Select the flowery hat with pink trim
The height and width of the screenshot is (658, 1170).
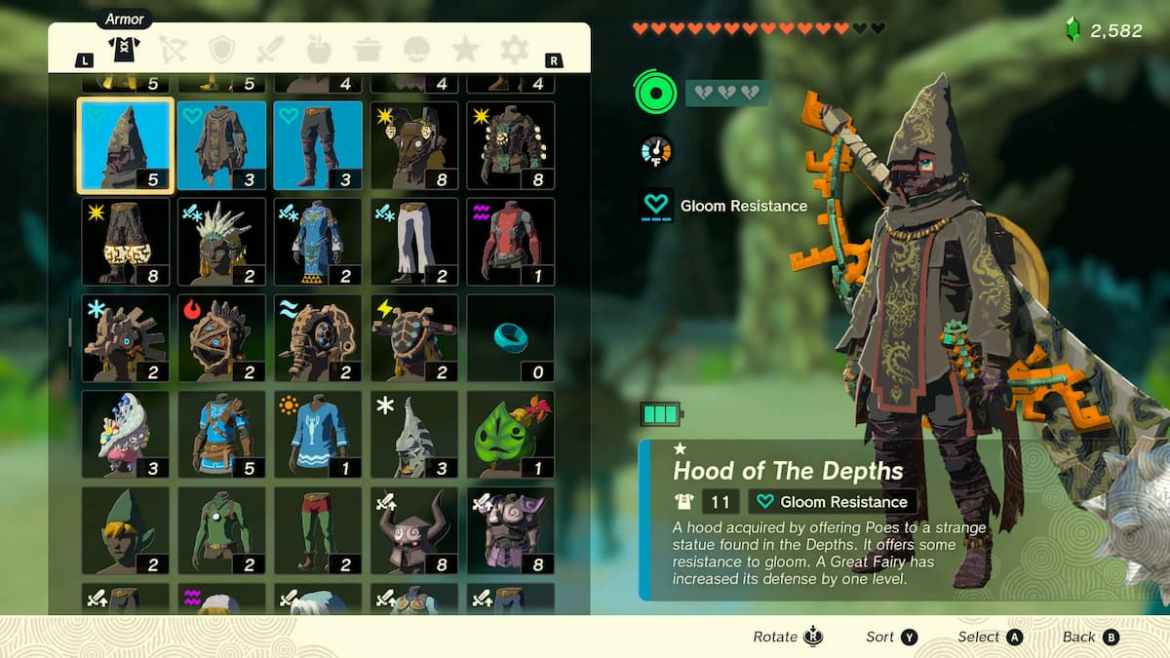click(x=125, y=434)
